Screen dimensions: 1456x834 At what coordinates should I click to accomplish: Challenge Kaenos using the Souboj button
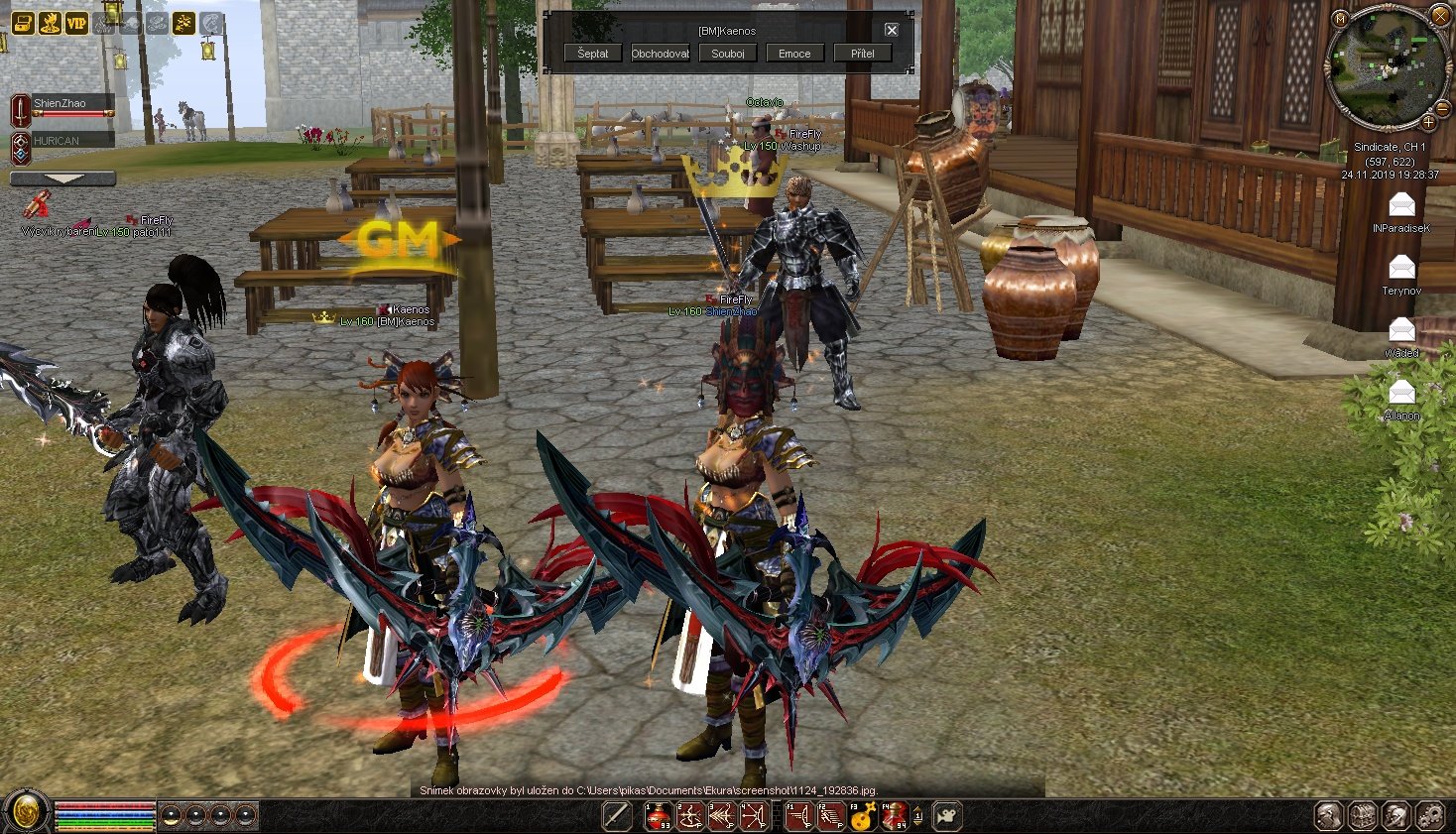pyautogui.click(x=728, y=54)
